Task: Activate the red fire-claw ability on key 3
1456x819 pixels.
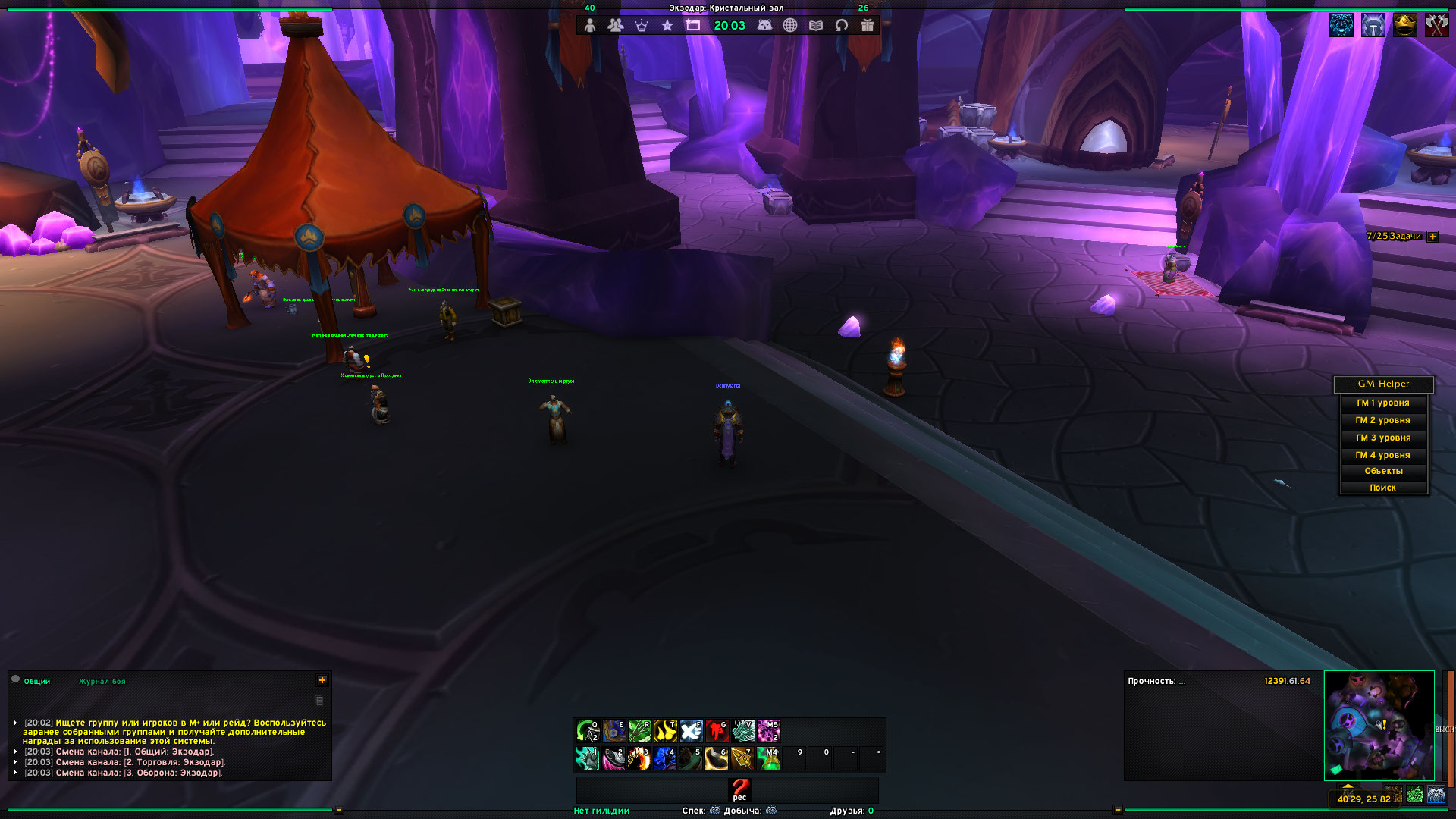Action: [x=639, y=758]
